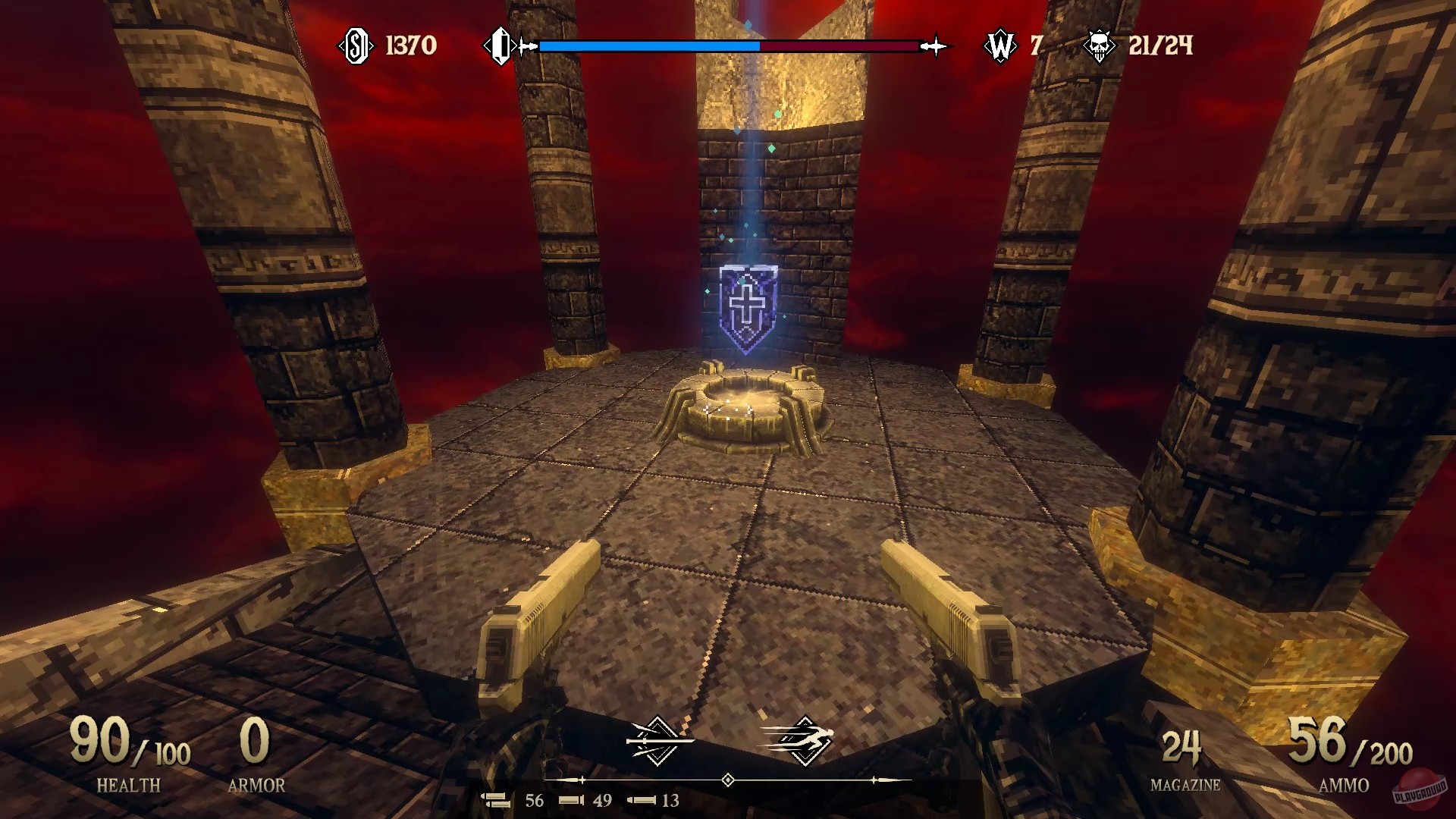This screenshot has width=1456, height=819.
Task: Click the diamond marker between the two ability slots
Action: click(x=728, y=780)
